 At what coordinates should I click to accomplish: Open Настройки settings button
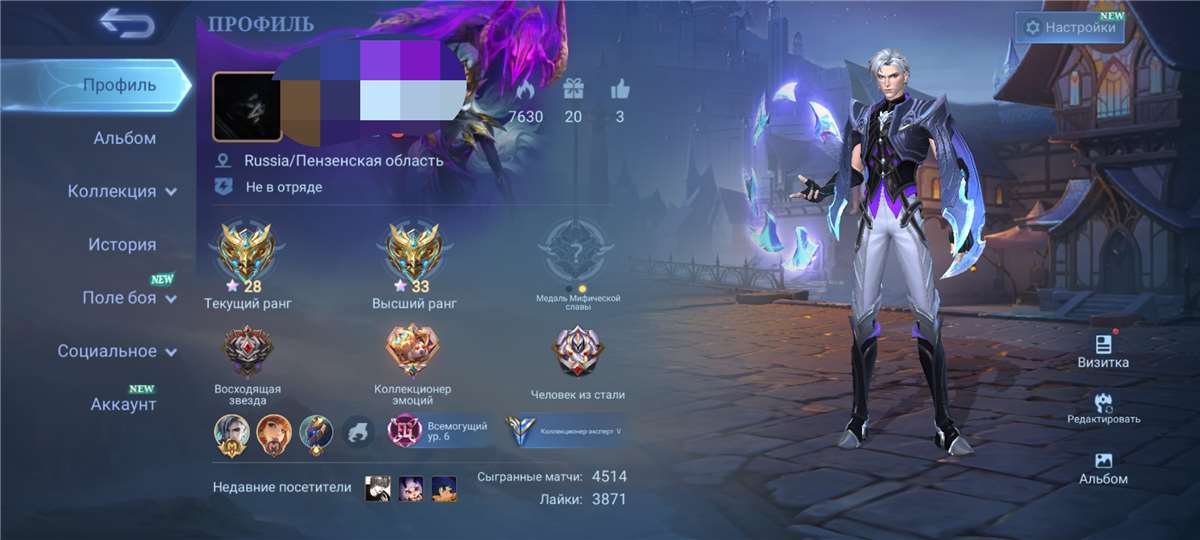click(1070, 28)
